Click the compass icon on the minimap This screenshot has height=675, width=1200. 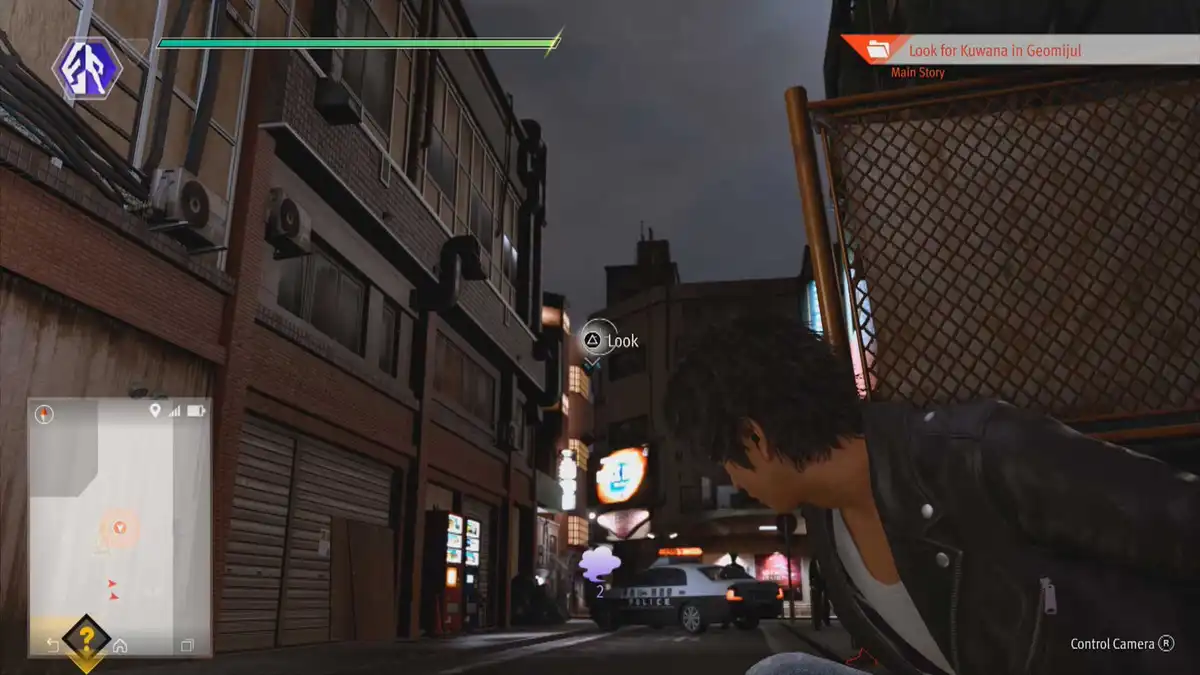(x=44, y=414)
